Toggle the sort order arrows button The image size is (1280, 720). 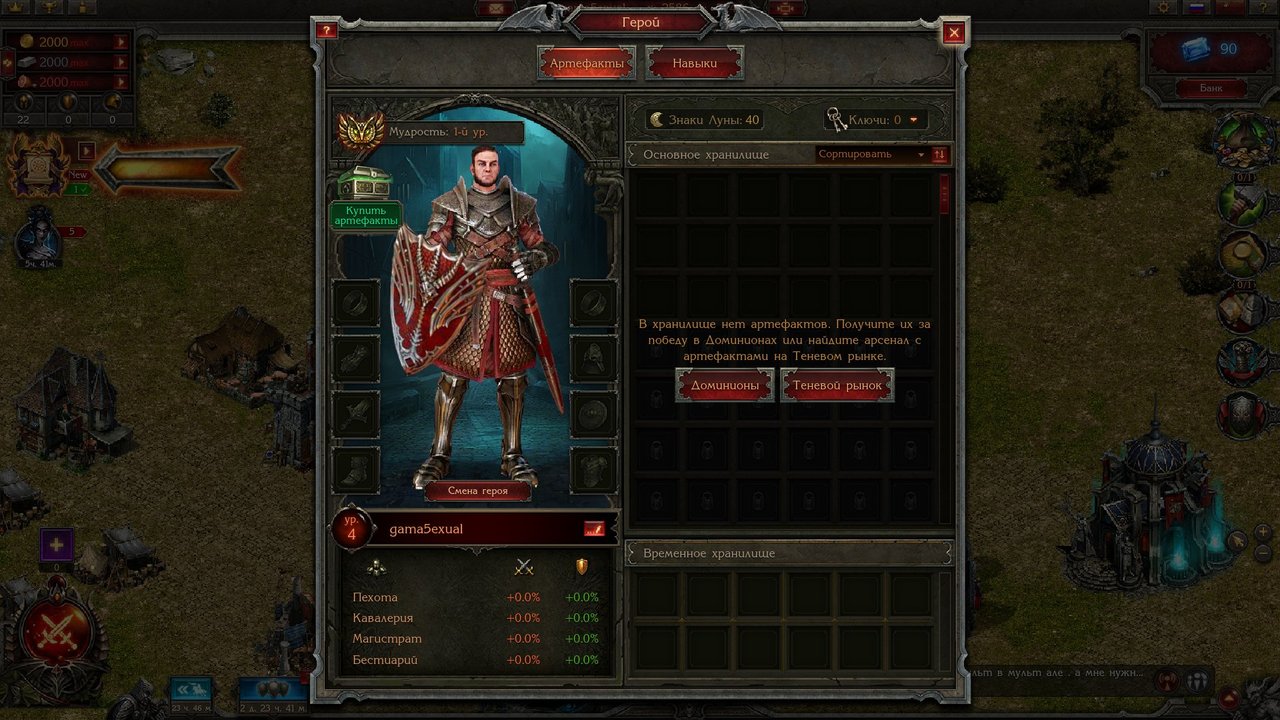coord(939,155)
